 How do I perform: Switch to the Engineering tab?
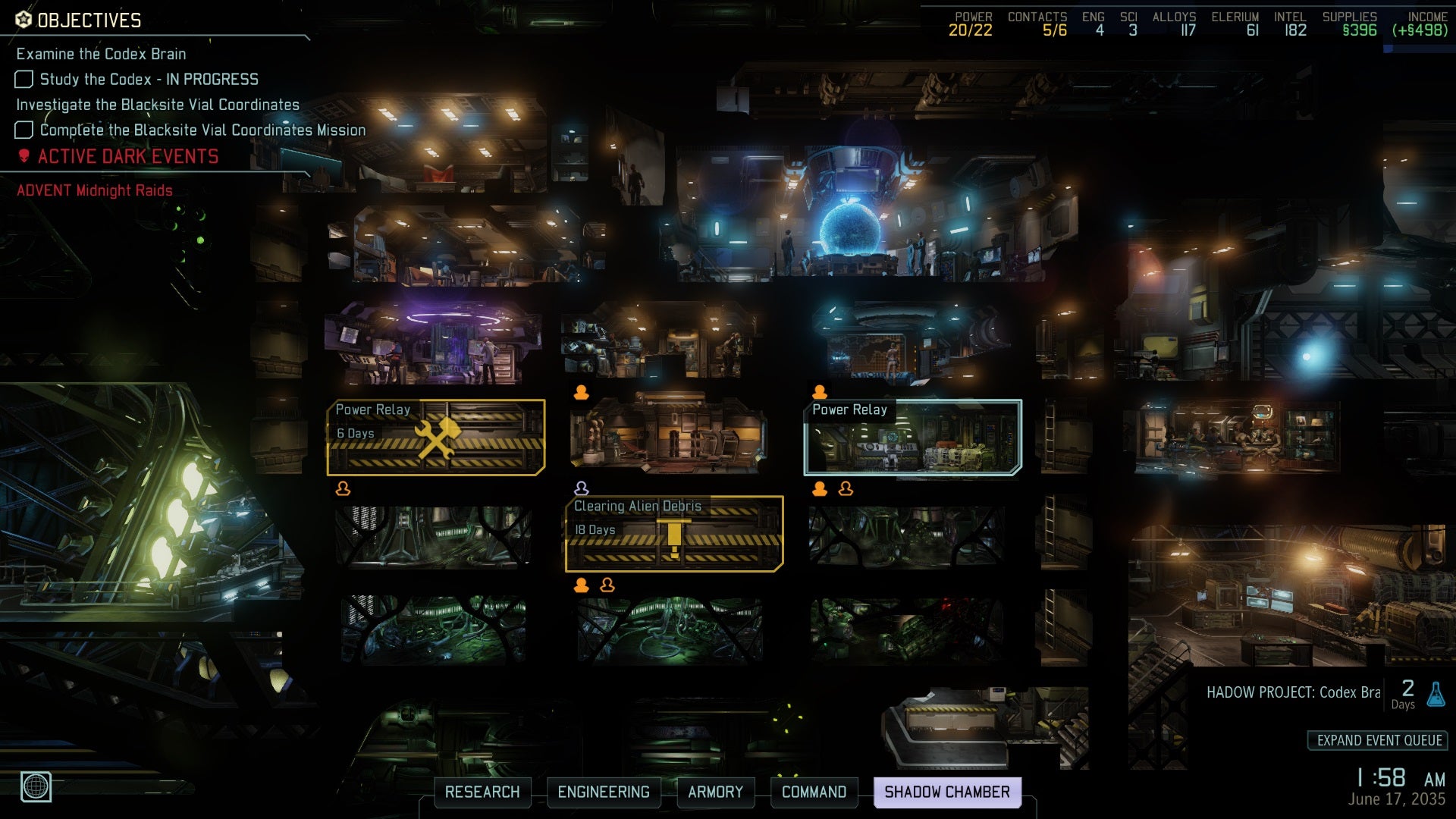pyautogui.click(x=604, y=792)
